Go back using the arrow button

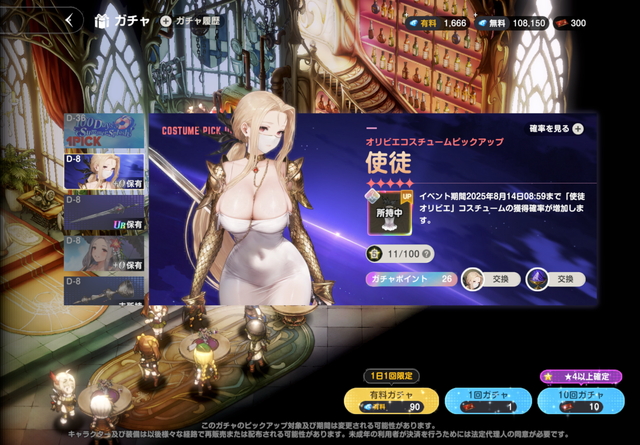click(70, 19)
